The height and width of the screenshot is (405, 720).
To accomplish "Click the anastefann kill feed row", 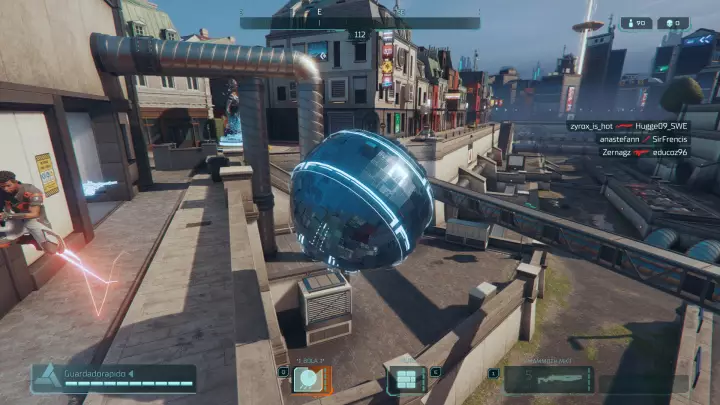I will (628, 139).
